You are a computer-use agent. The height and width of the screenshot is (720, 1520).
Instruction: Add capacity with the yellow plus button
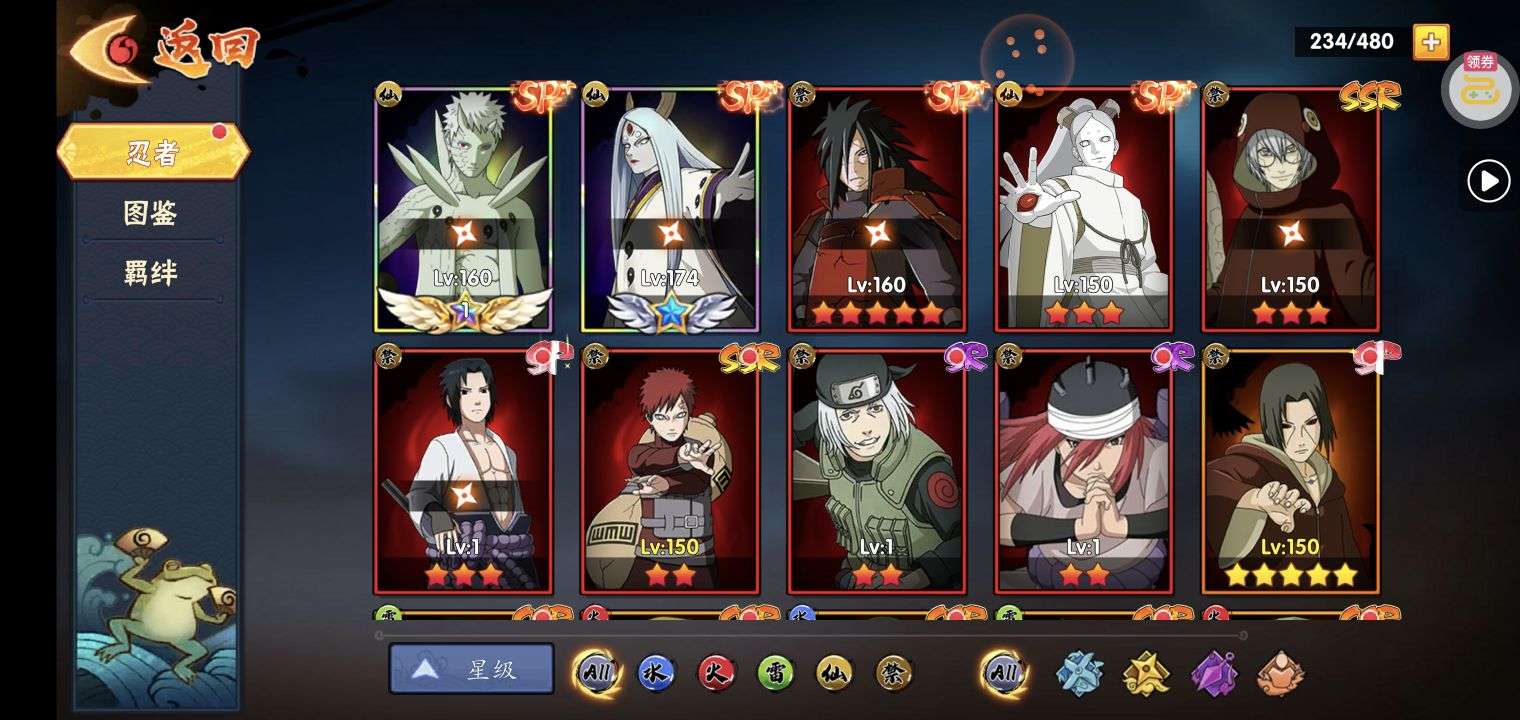[x=1431, y=42]
